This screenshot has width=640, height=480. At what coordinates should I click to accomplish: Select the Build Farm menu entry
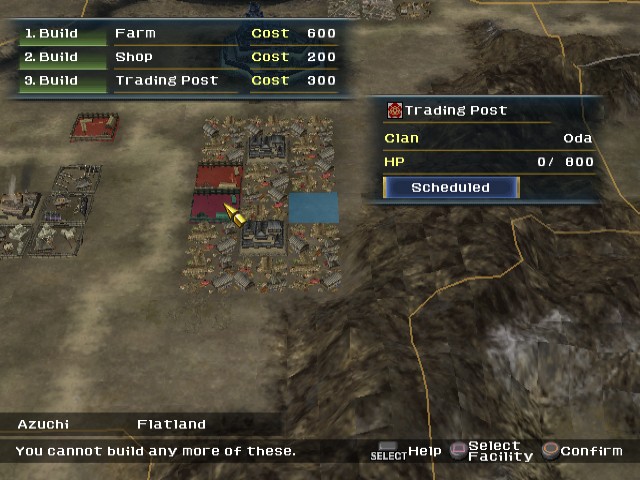click(180, 33)
